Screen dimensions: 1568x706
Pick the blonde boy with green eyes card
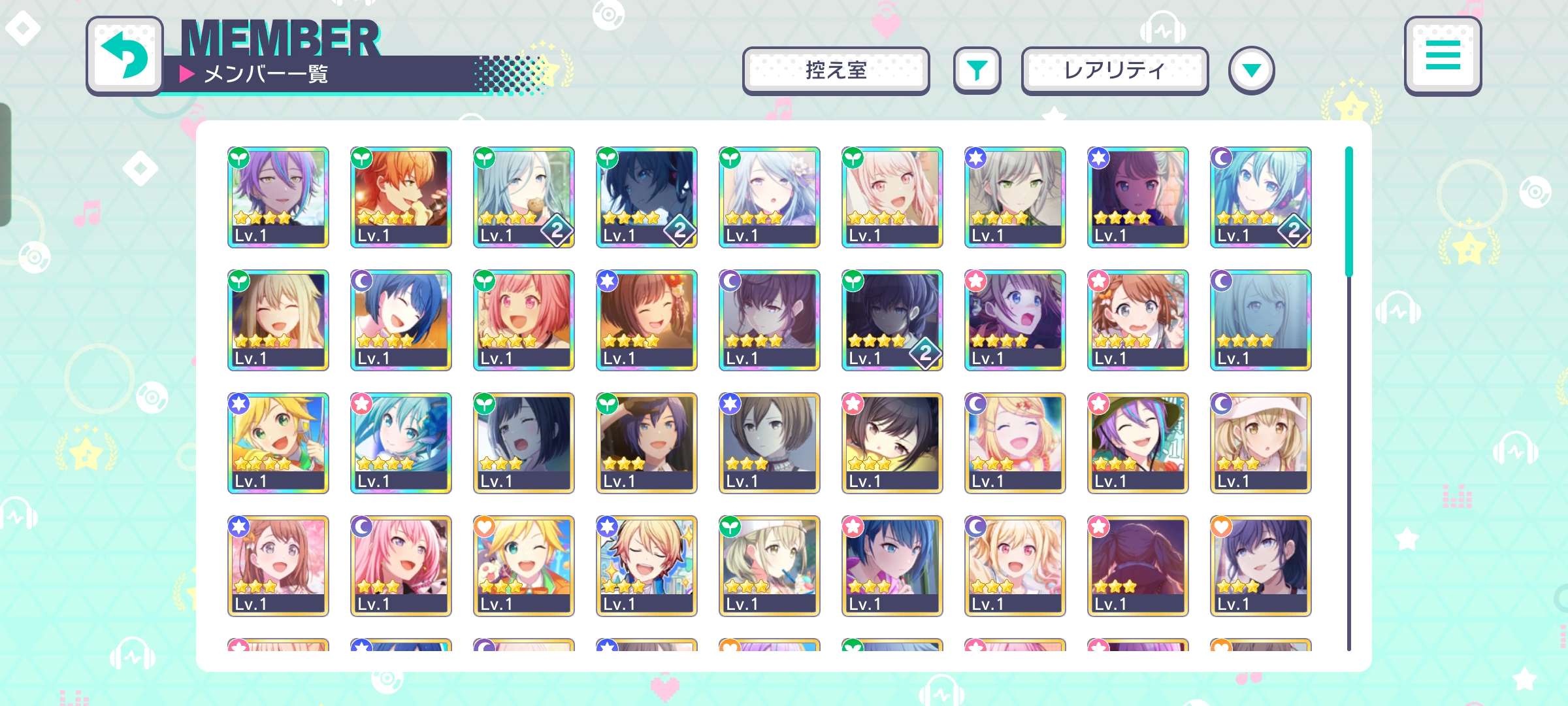(278, 443)
